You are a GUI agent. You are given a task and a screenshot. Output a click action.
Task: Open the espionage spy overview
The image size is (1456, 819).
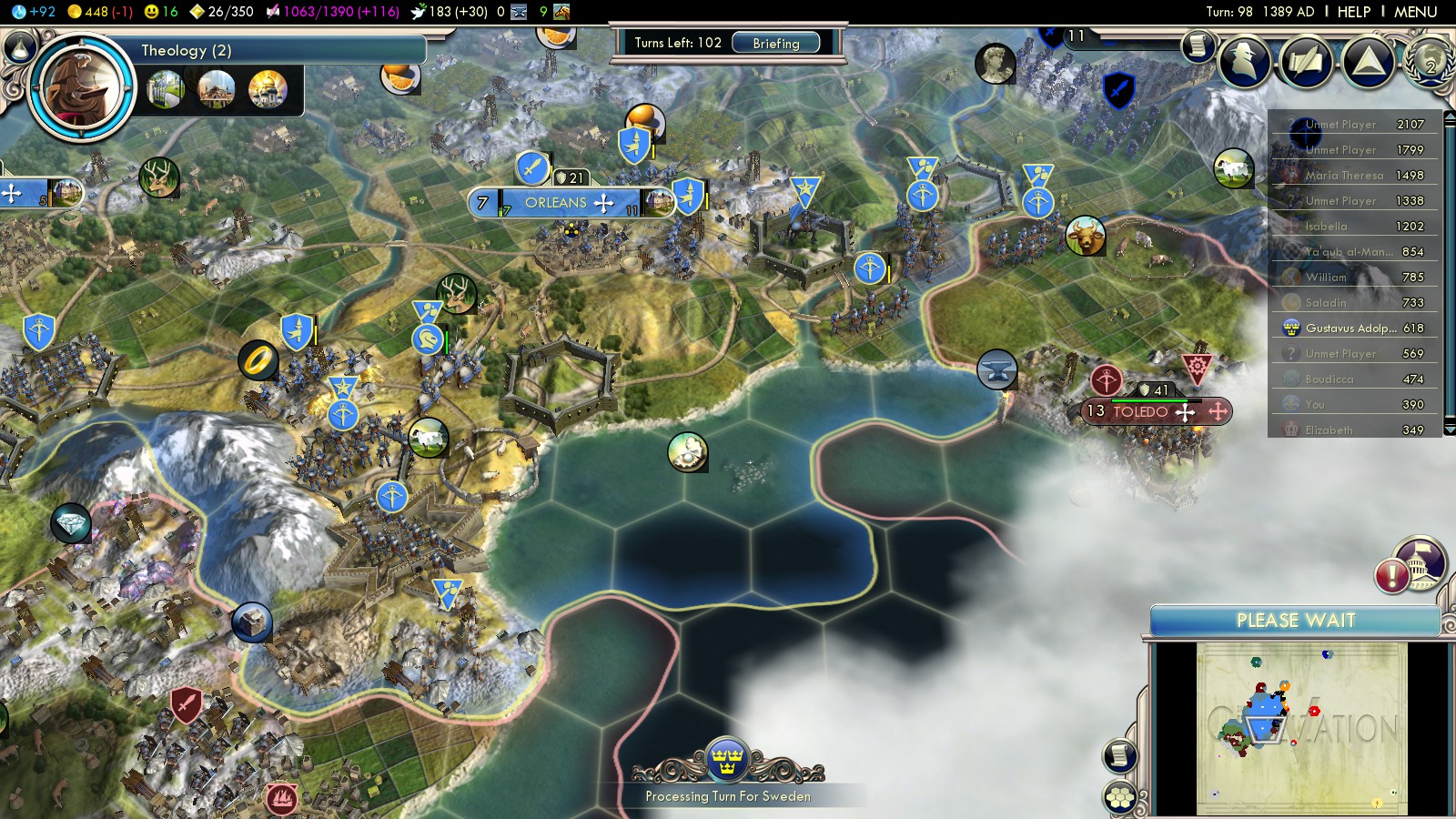[x=1244, y=61]
